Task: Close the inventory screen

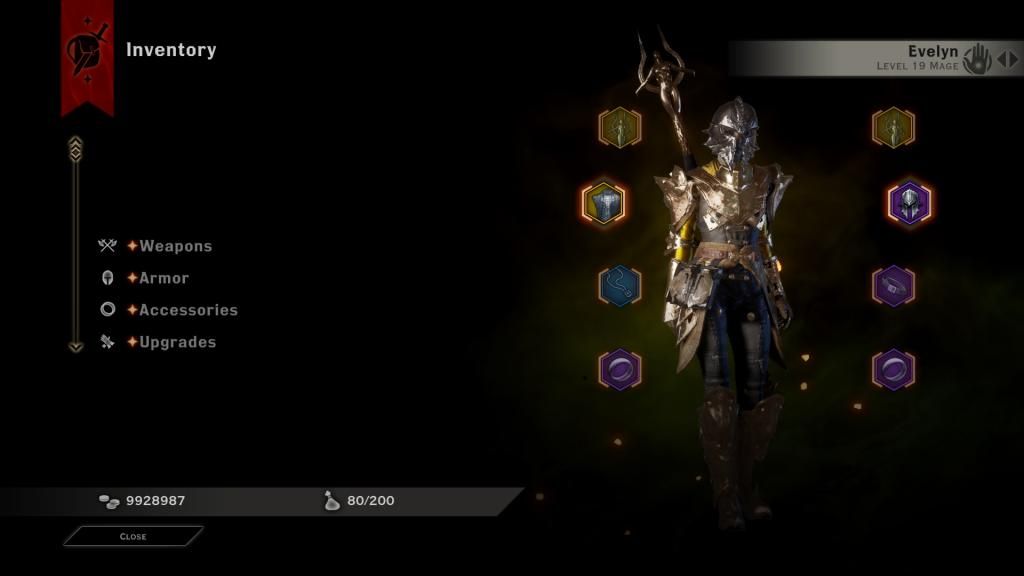Action: point(133,537)
